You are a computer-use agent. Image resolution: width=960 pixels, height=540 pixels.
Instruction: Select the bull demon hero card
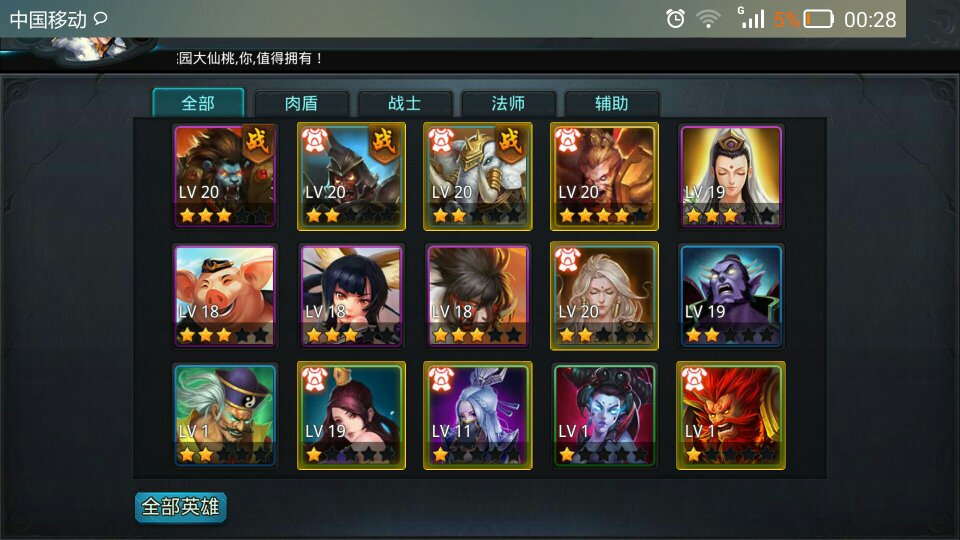coord(225,176)
